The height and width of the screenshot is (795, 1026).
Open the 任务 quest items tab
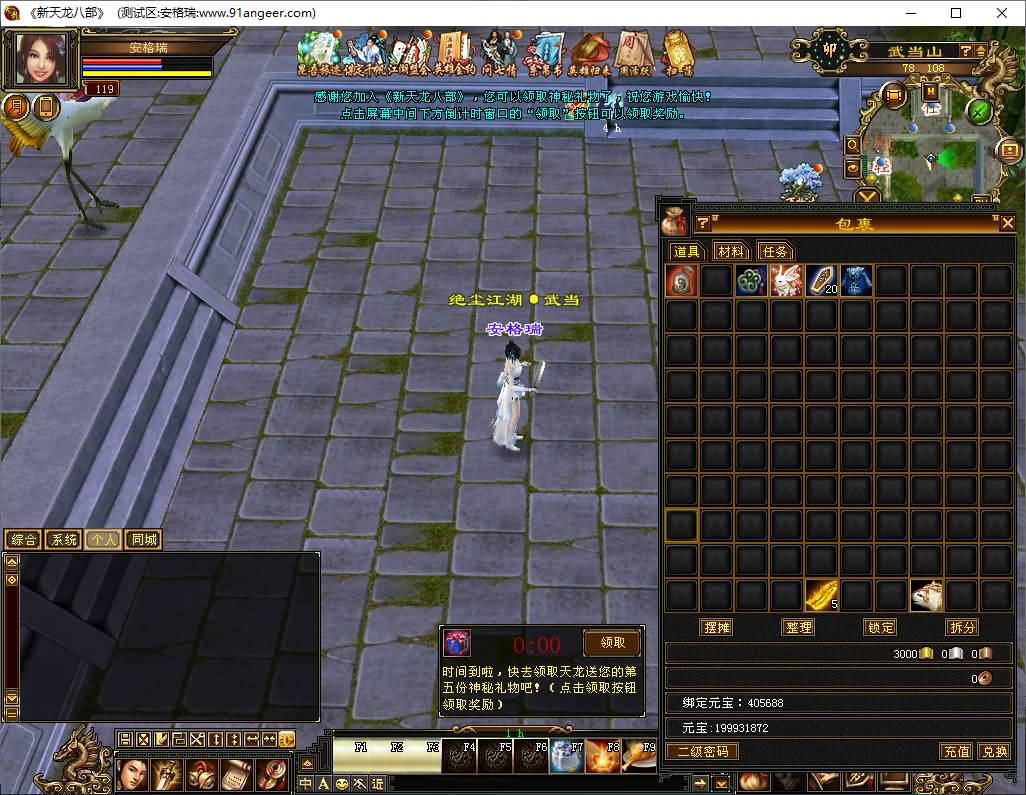pos(774,251)
